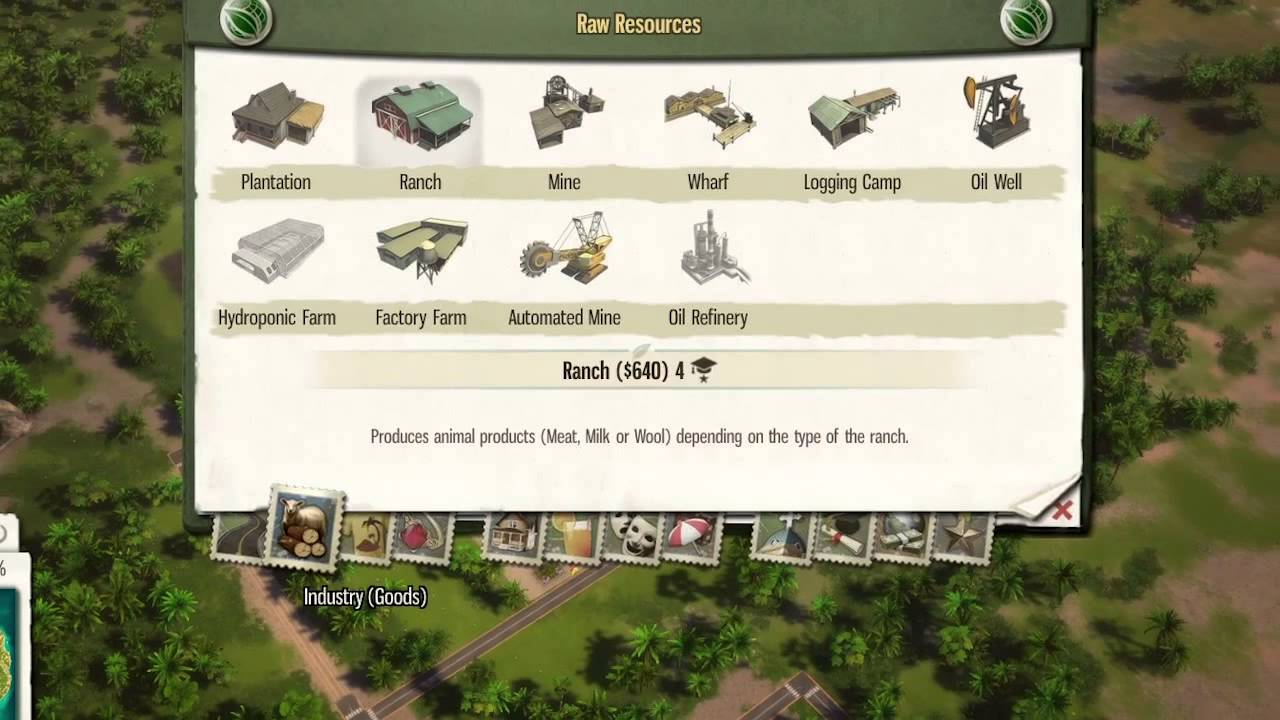Open the palm tree island stamp category

365,536
